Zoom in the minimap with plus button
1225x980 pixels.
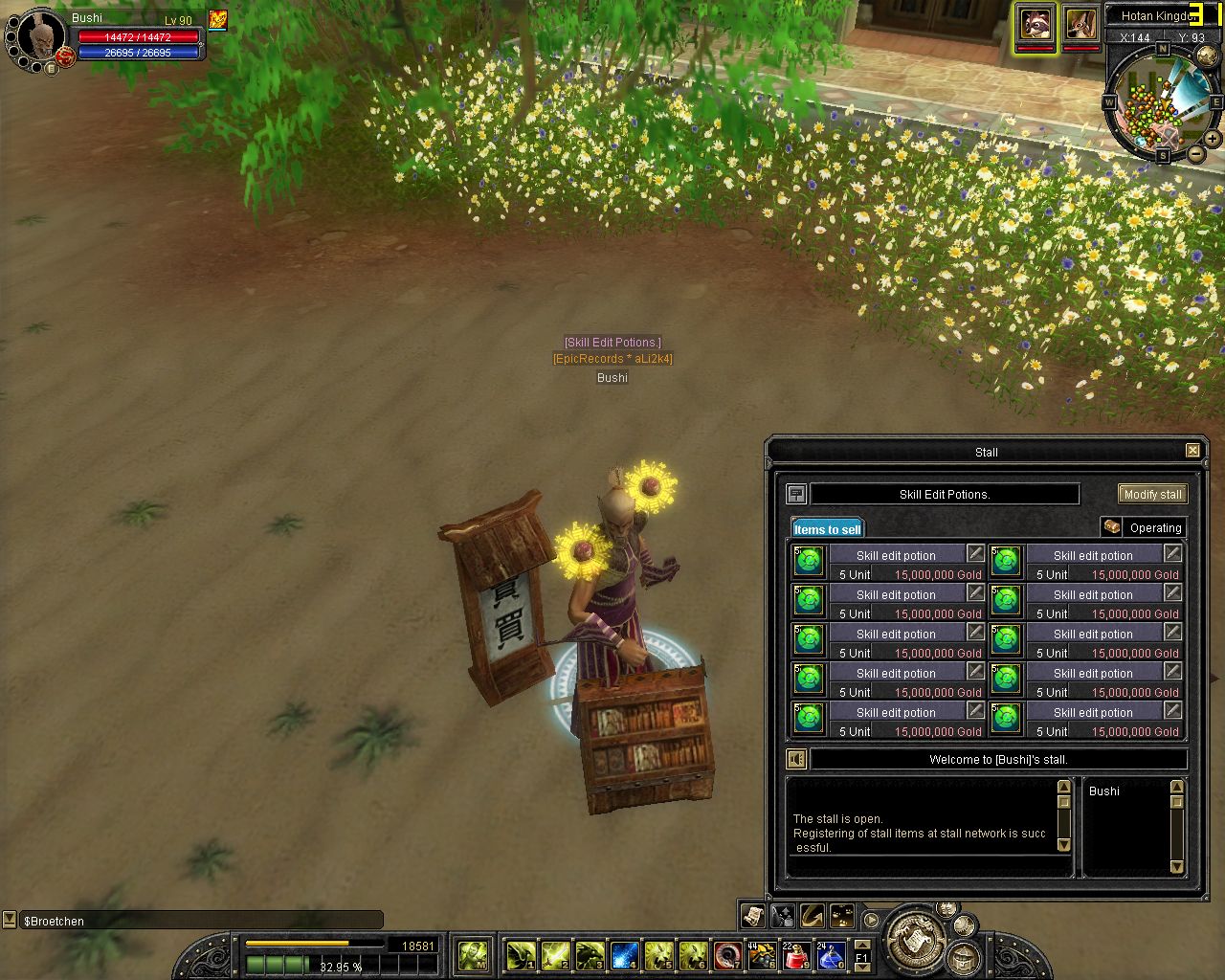click(1213, 139)
